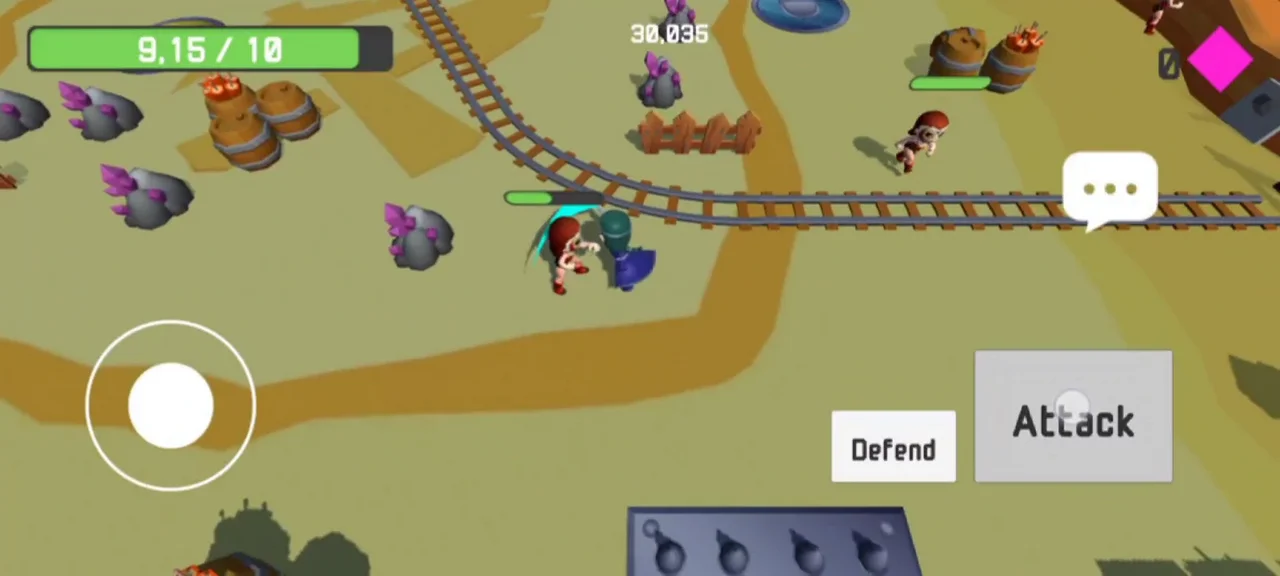Open the chat speech bubble
Image resolution: width=1280 pixels, height=576 pixels.
click(1109, 188)
